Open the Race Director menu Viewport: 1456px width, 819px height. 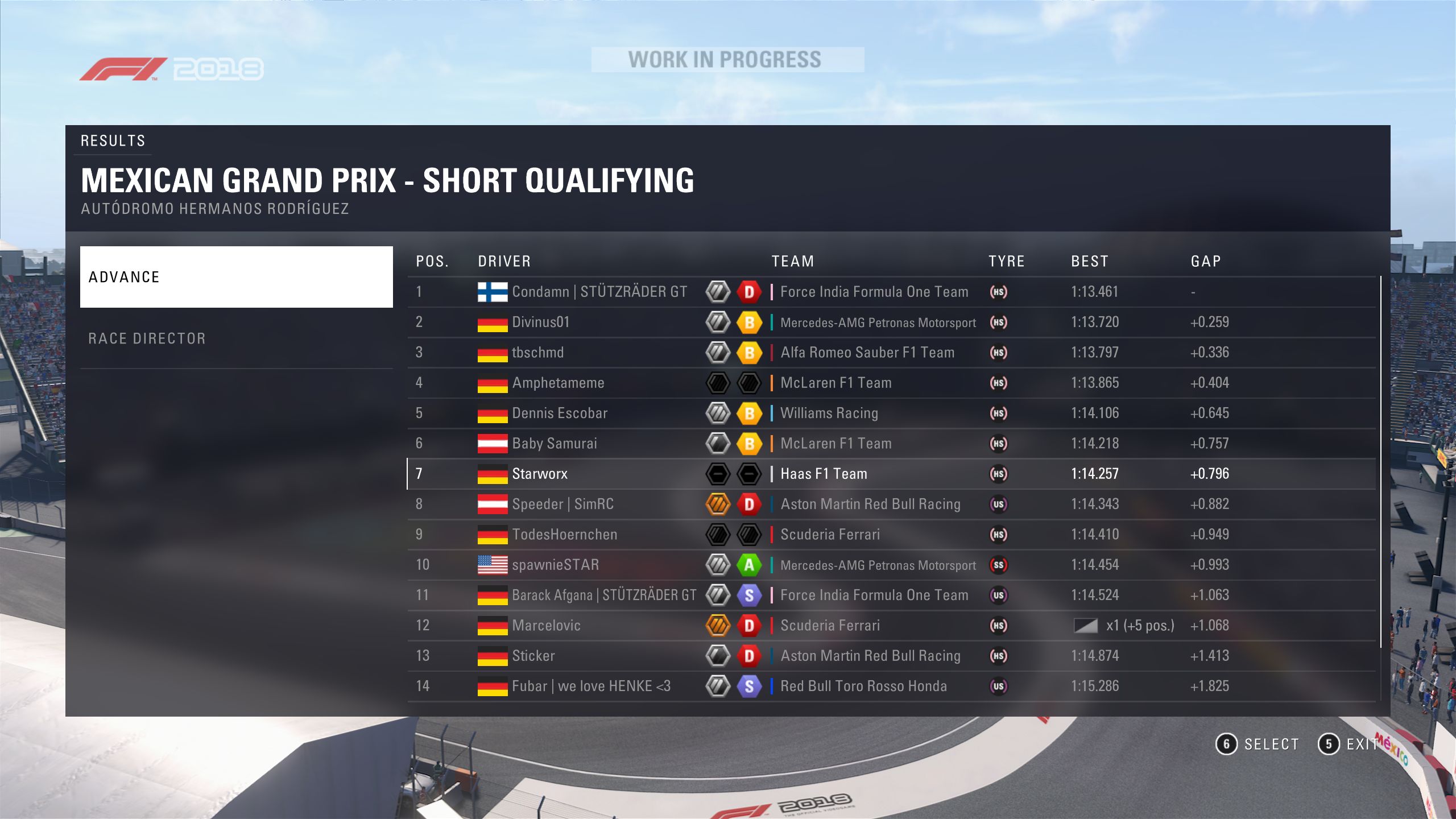tap(236, 338)
